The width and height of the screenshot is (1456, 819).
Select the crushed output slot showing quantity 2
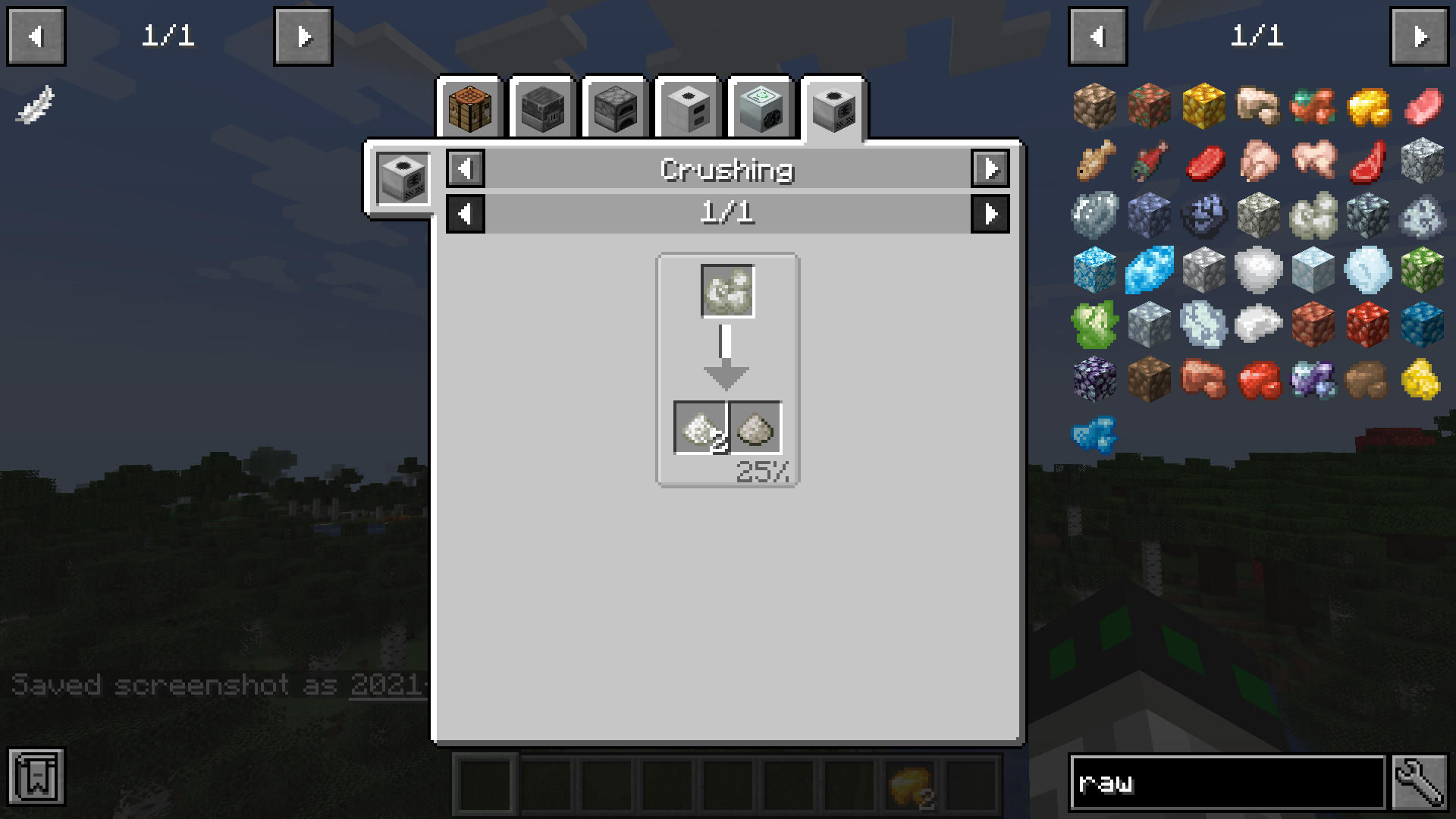point(701,428)
